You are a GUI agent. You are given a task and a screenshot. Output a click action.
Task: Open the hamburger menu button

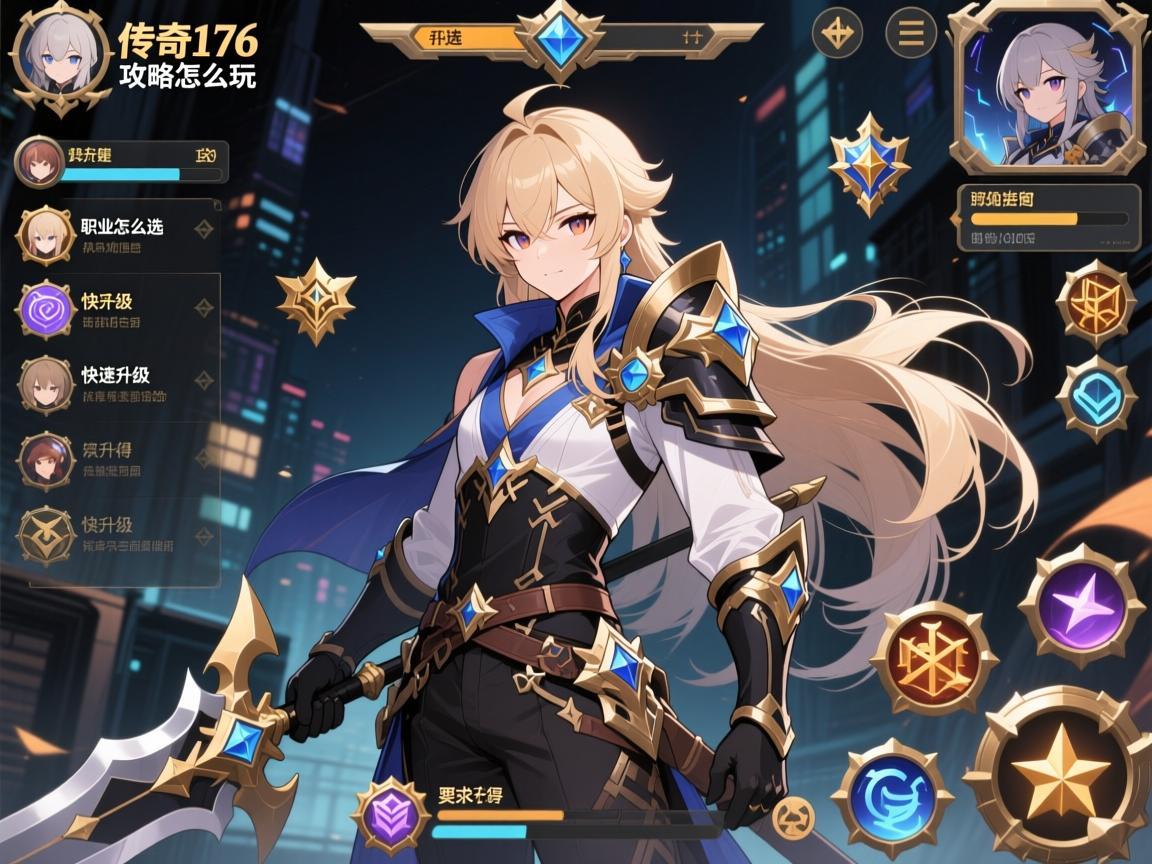(911, 34)
